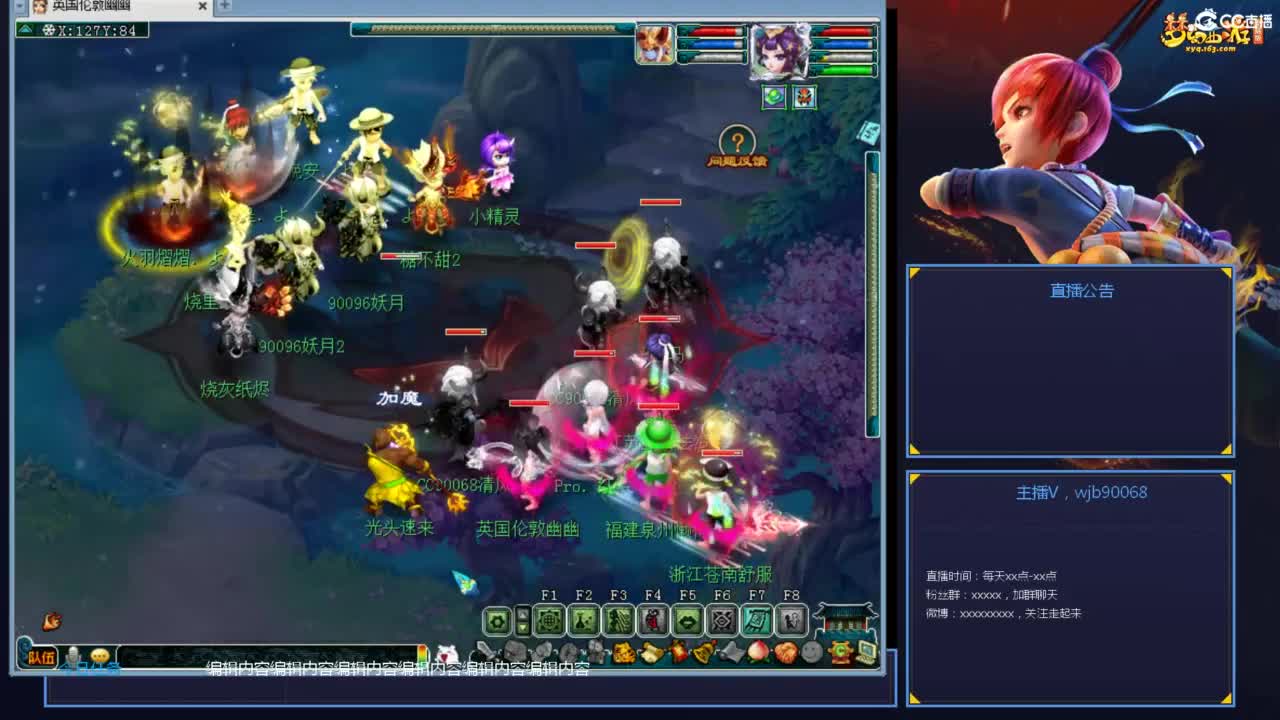The width and height of the screenshot is (1280, 720).
Task: Cast the F4 character skill icon
Action: (653, 621)
